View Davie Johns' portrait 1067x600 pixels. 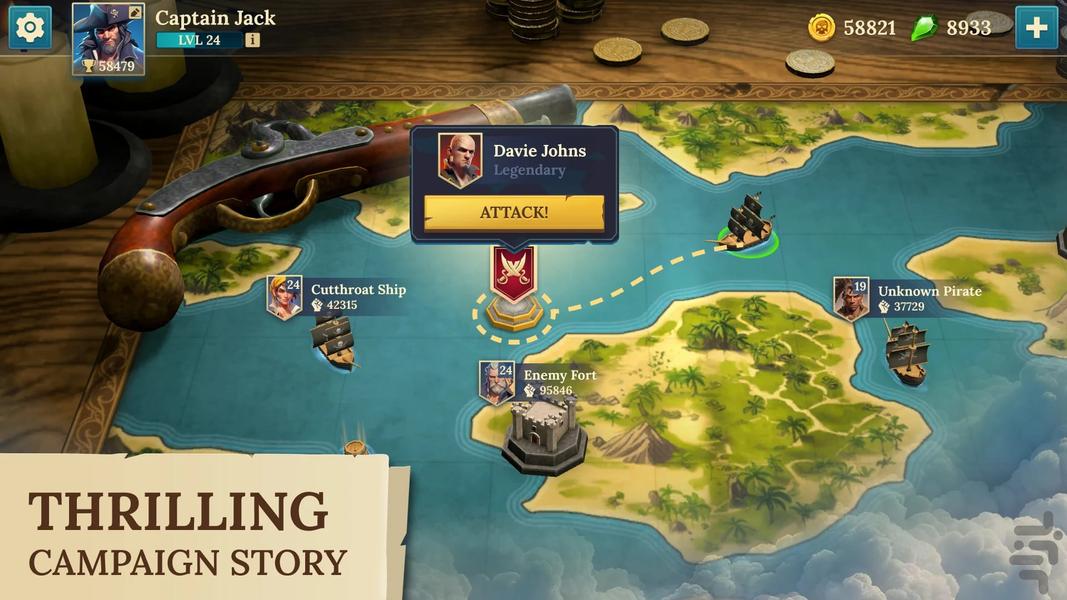tap(460, 160)
